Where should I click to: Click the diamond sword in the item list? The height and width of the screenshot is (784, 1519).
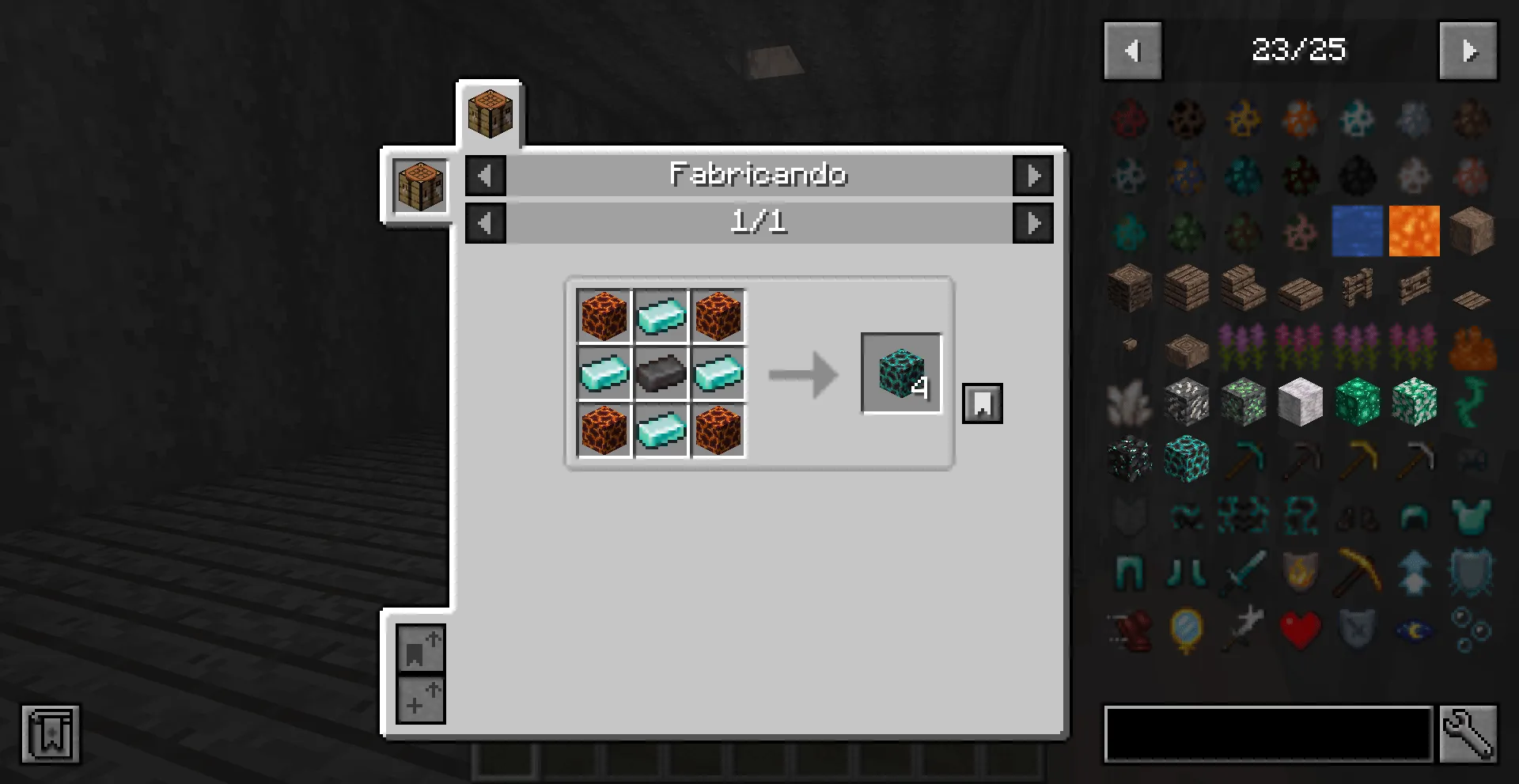point(1244,574)
